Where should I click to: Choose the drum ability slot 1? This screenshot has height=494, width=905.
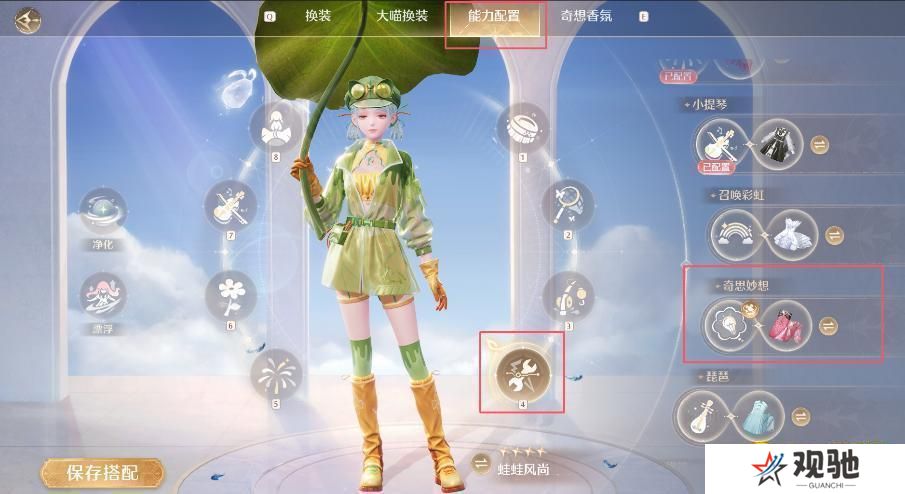point(522,128)
